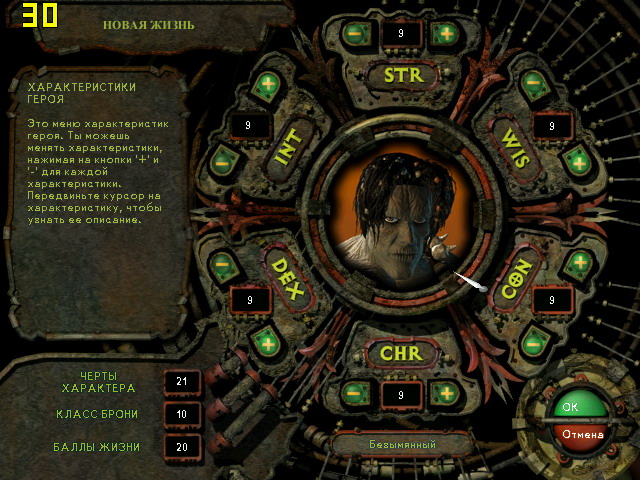Select the WIS attribute label
The image size is (640, 480).
tap(512, 147)
